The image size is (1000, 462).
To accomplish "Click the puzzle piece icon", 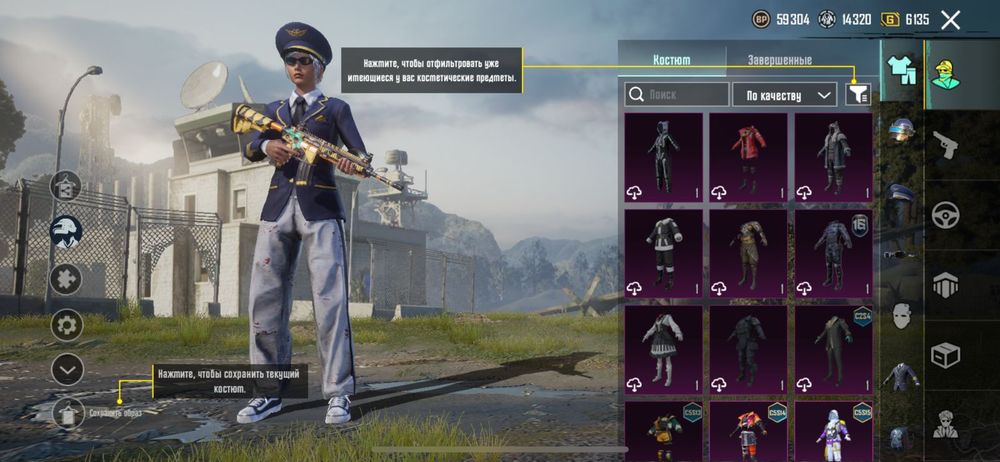I will click(67, 278).
